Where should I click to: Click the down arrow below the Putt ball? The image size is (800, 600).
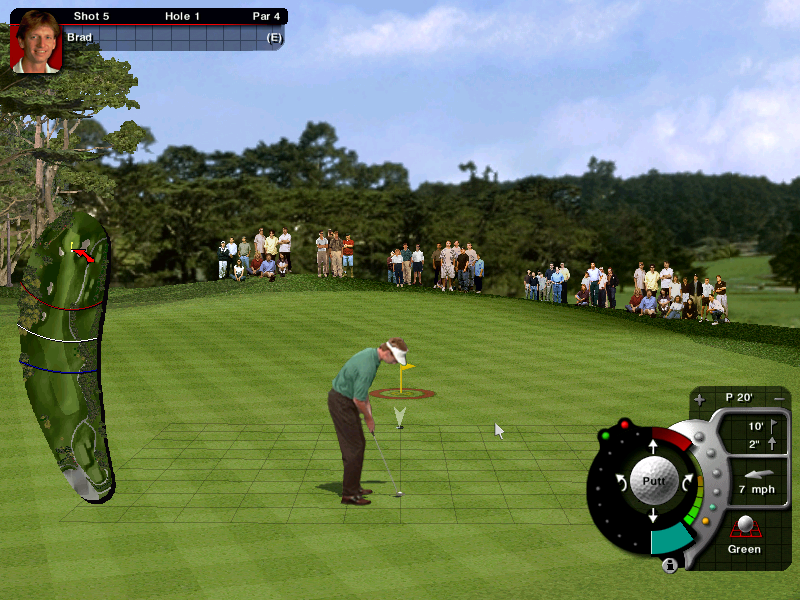pos(653,516)
